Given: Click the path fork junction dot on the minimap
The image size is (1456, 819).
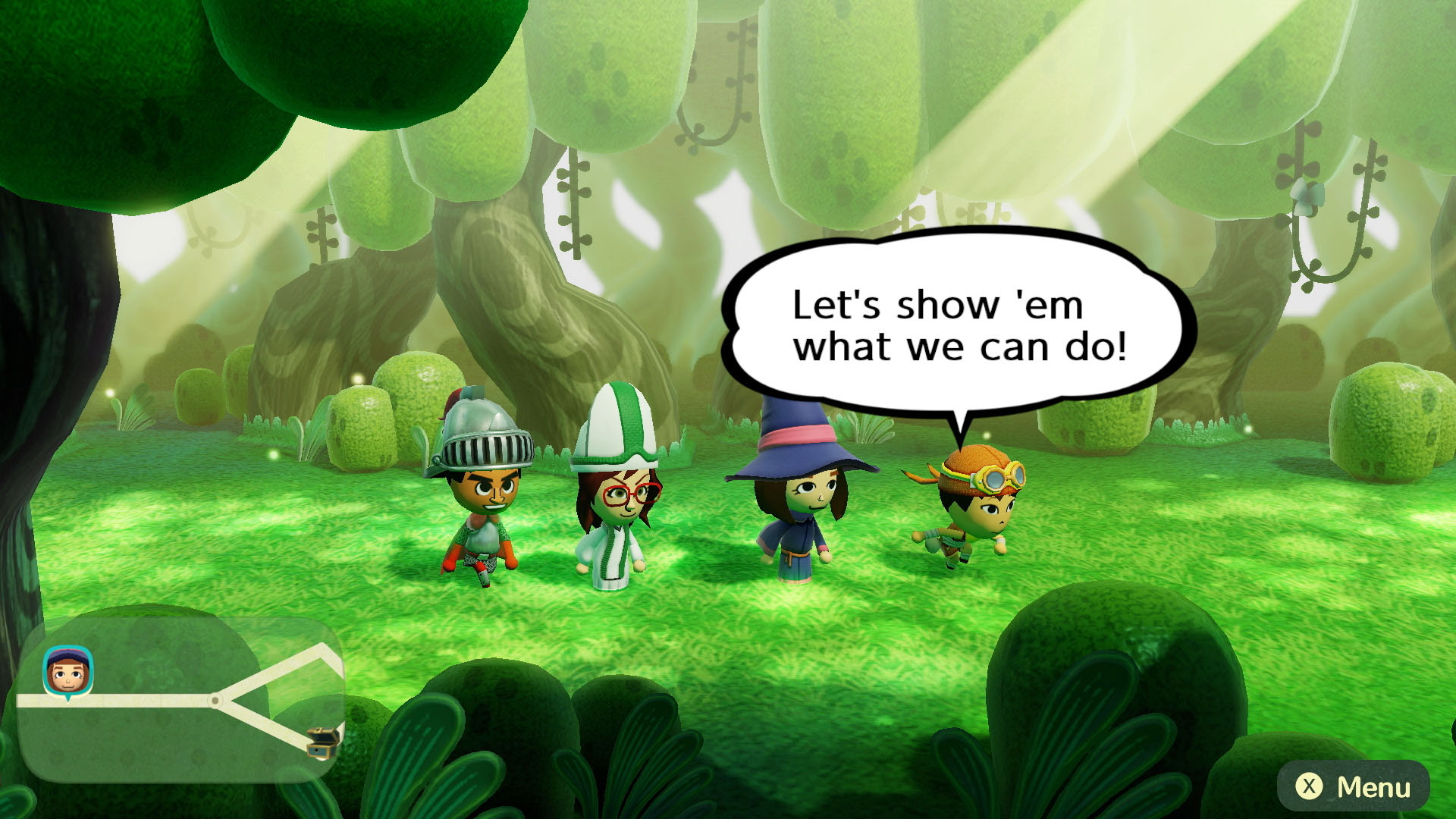Looking at the screenshot, I should (x=215, y=701).
